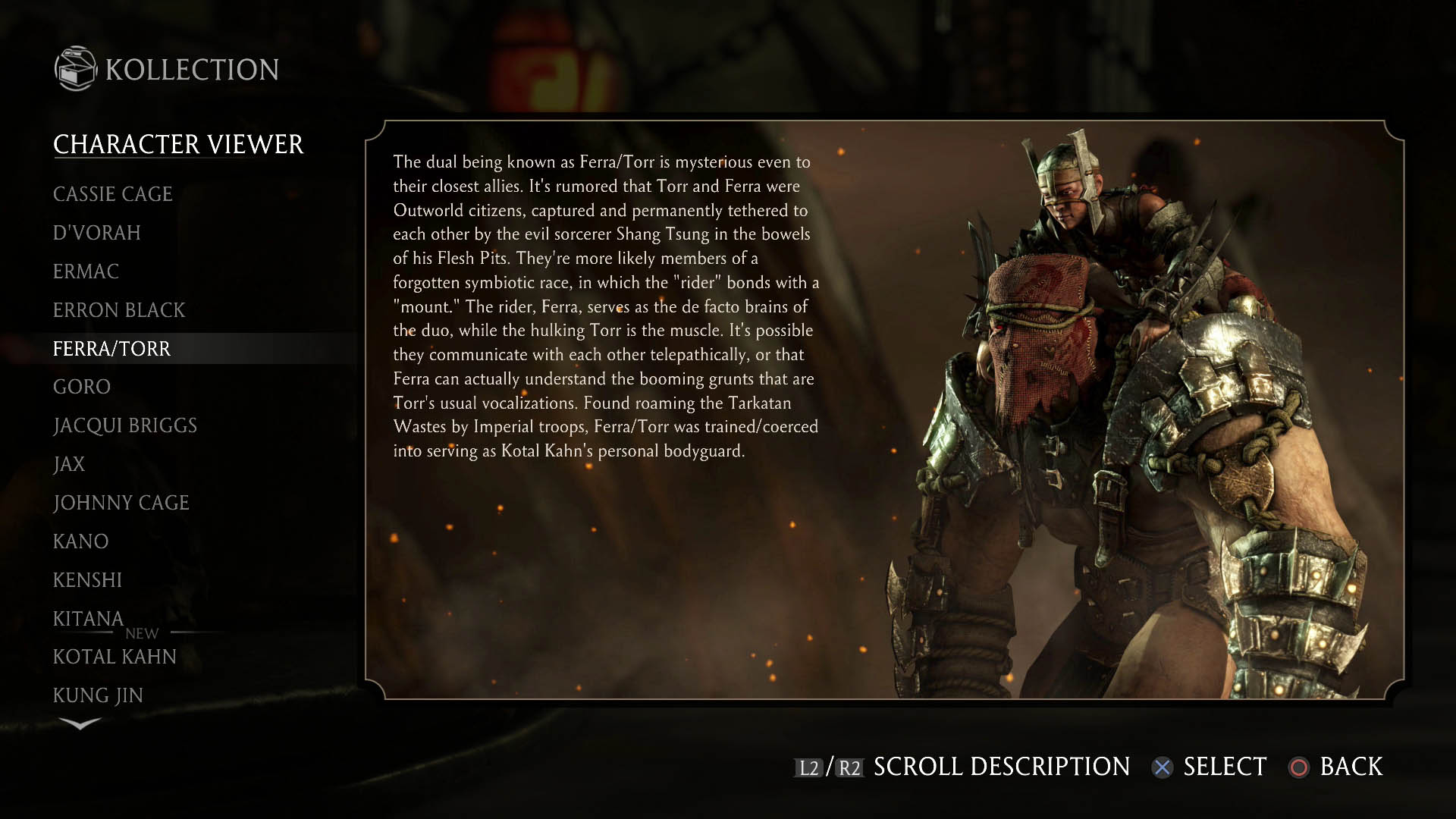Show Kano's character biography
Viewport: 1456px width, 819px height.
(81, 541)
